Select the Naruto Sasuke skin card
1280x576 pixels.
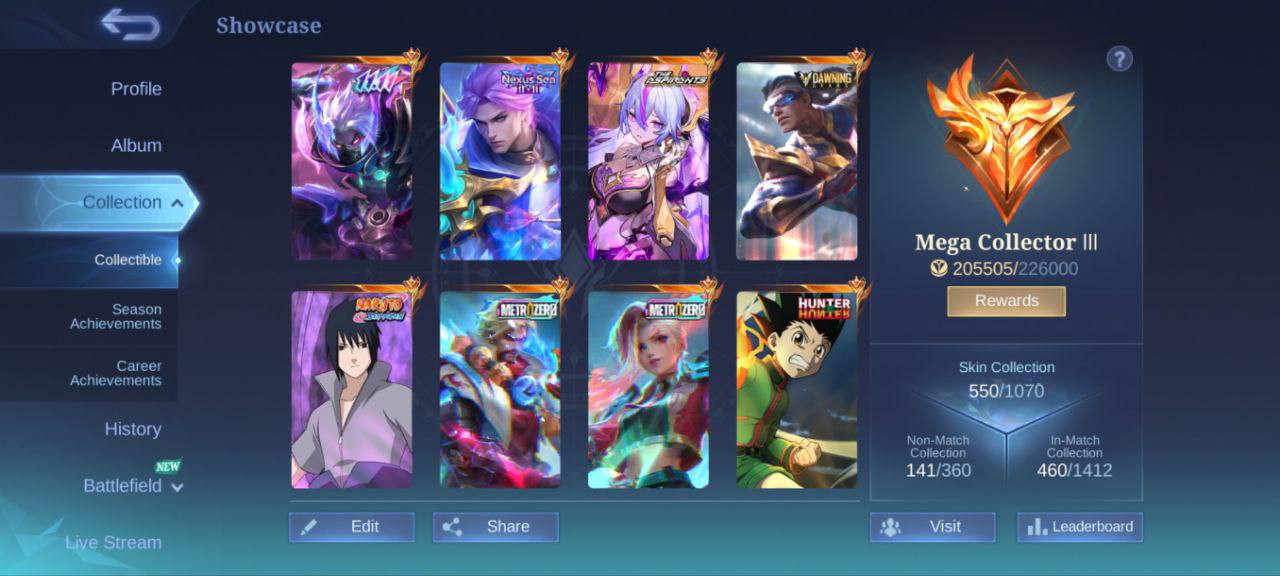(x=352, y=390)
